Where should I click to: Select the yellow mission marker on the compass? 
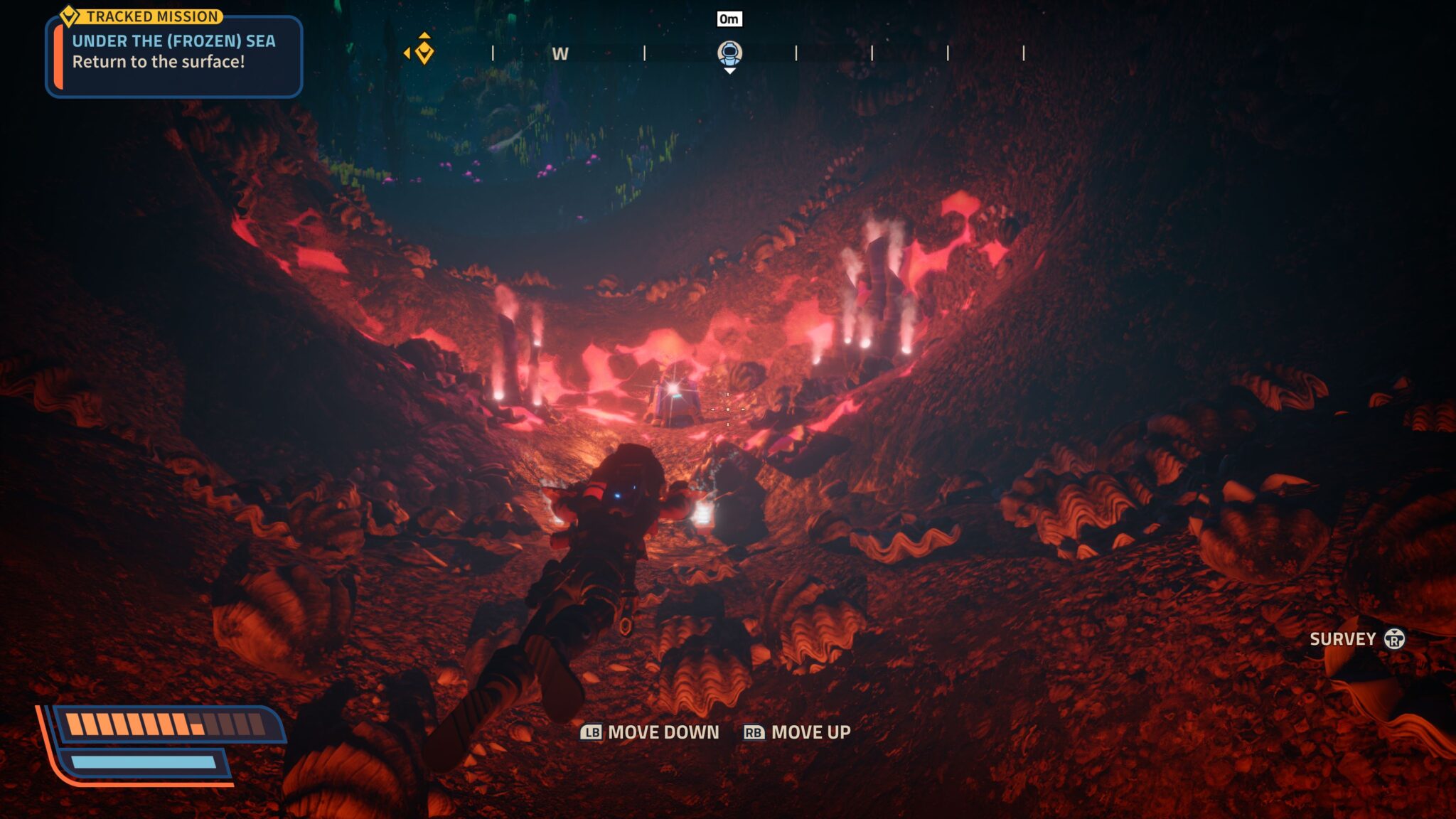424,51
